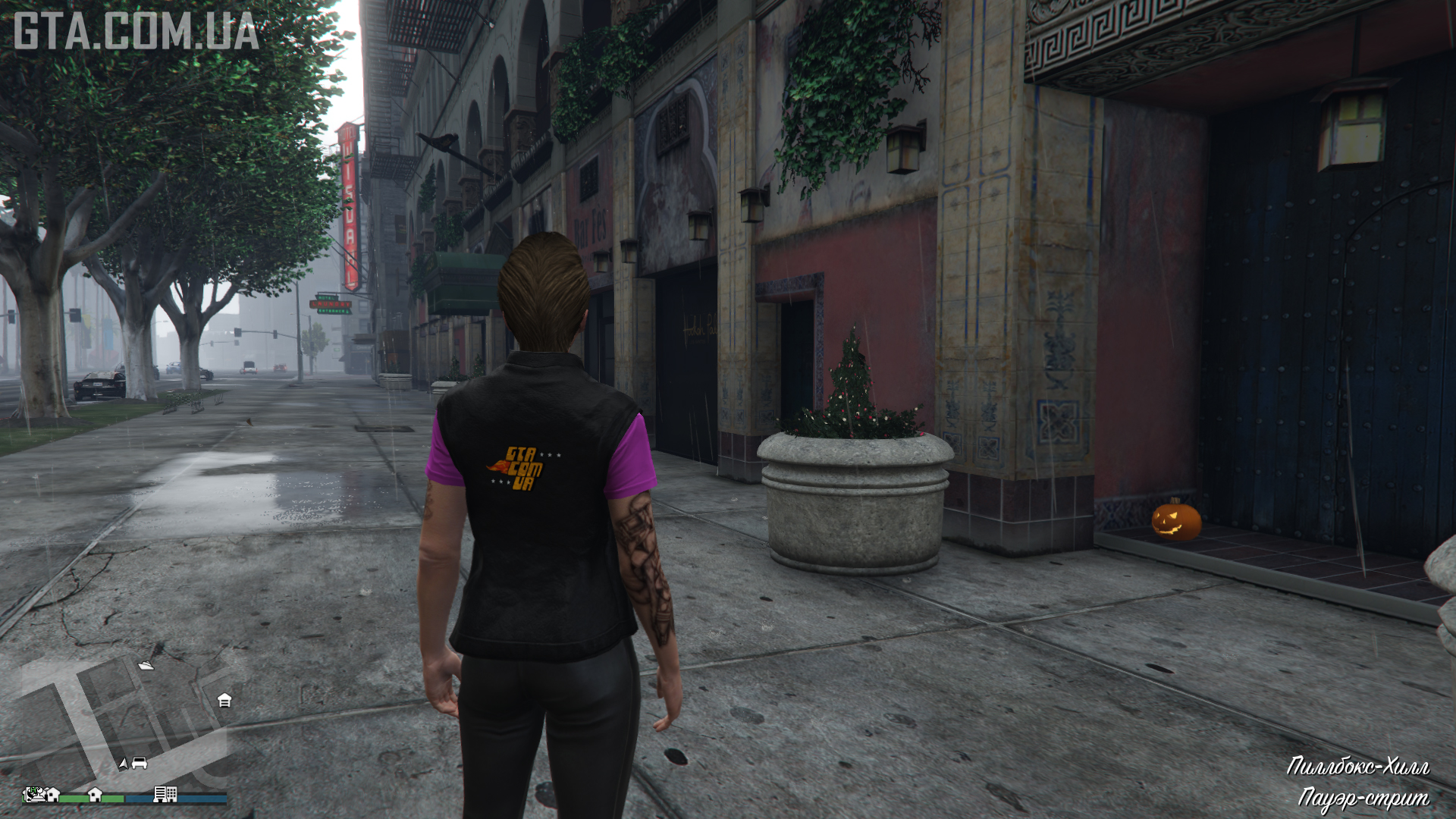Select the office building blip on minimap
Viewport: 1456px width, 819px height.
[165, 794]
